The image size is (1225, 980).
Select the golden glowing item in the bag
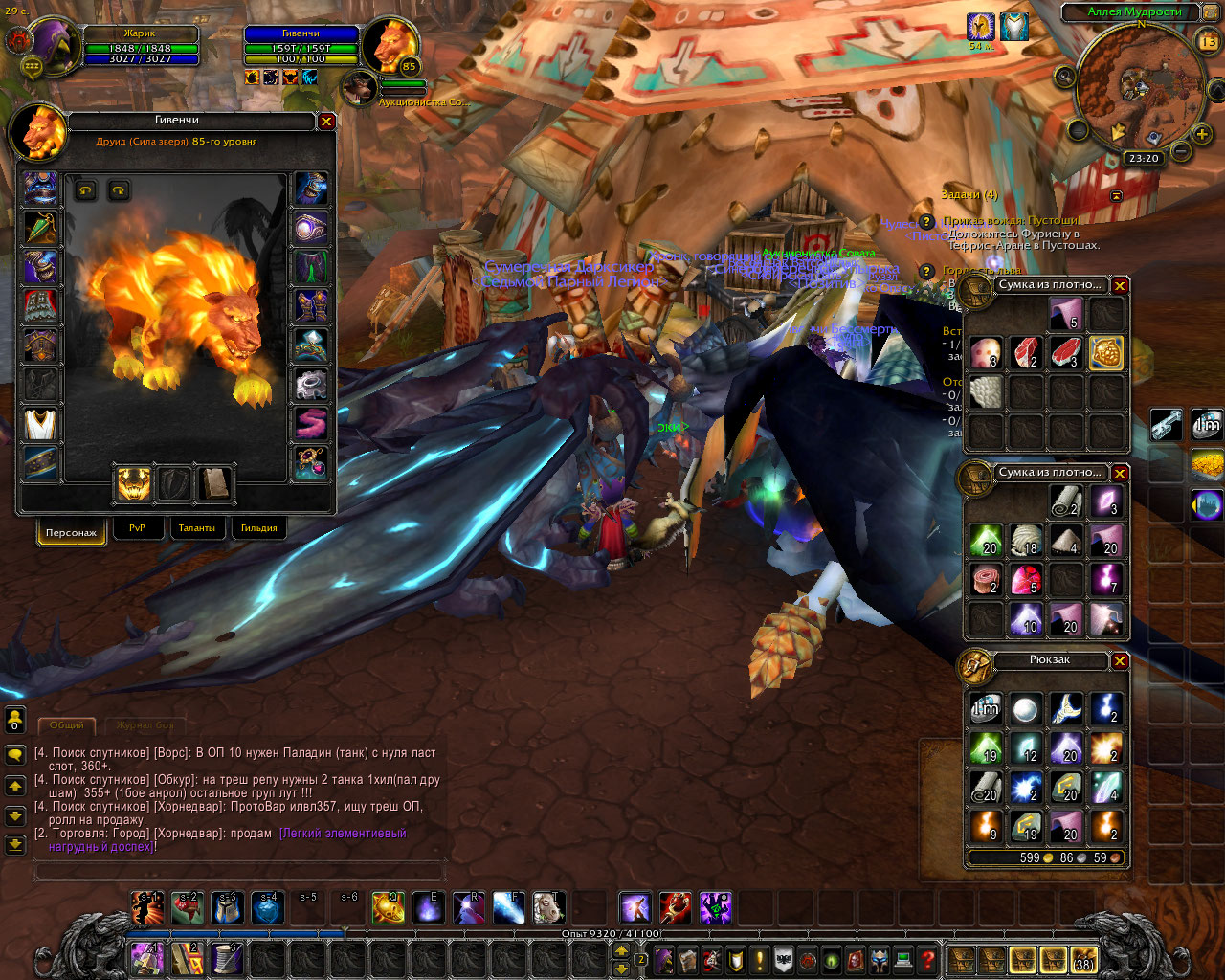point(1105,351)
